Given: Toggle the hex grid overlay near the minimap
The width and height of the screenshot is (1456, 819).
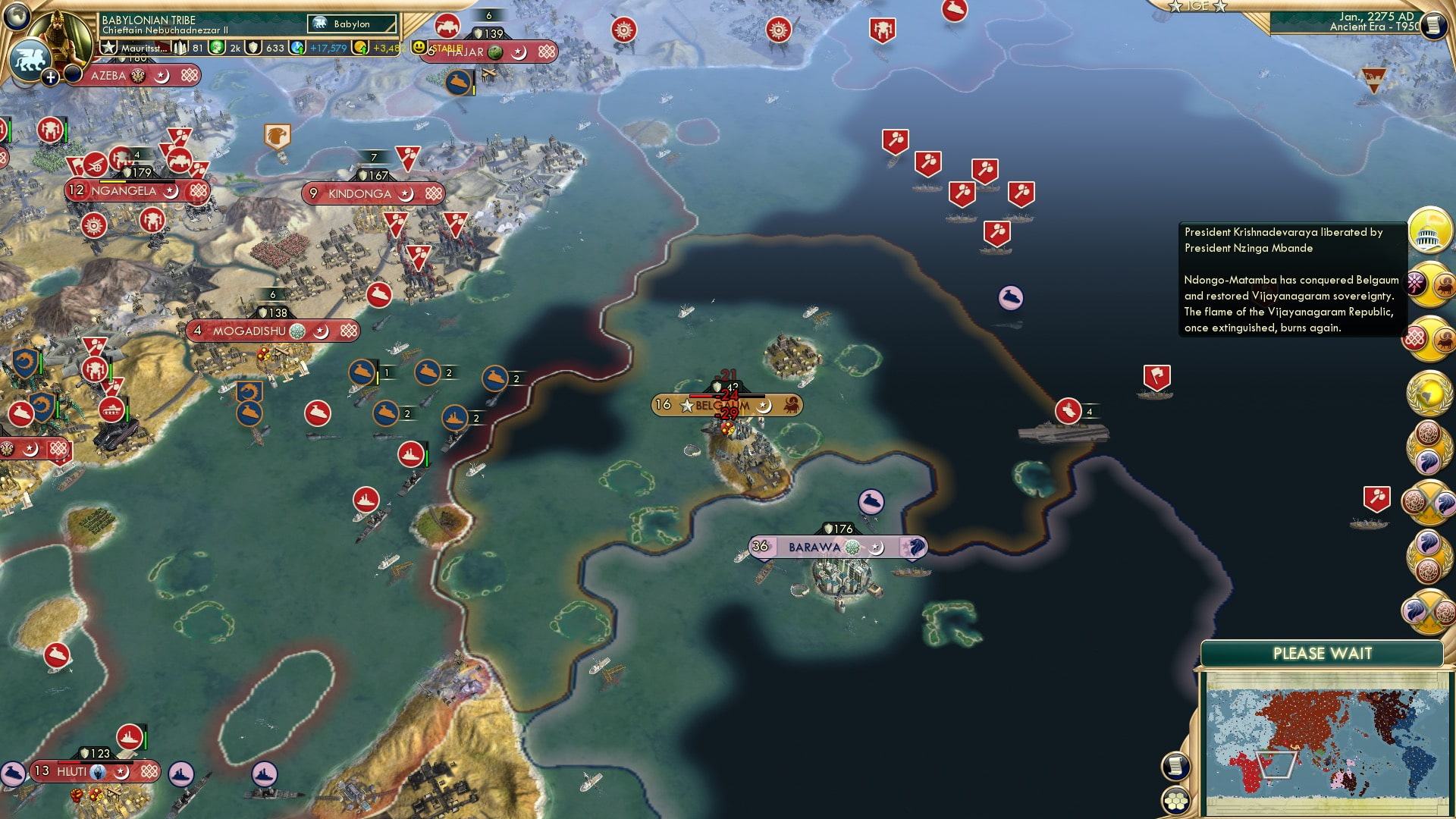Looking at the screenshot, I should [1175, 801].
